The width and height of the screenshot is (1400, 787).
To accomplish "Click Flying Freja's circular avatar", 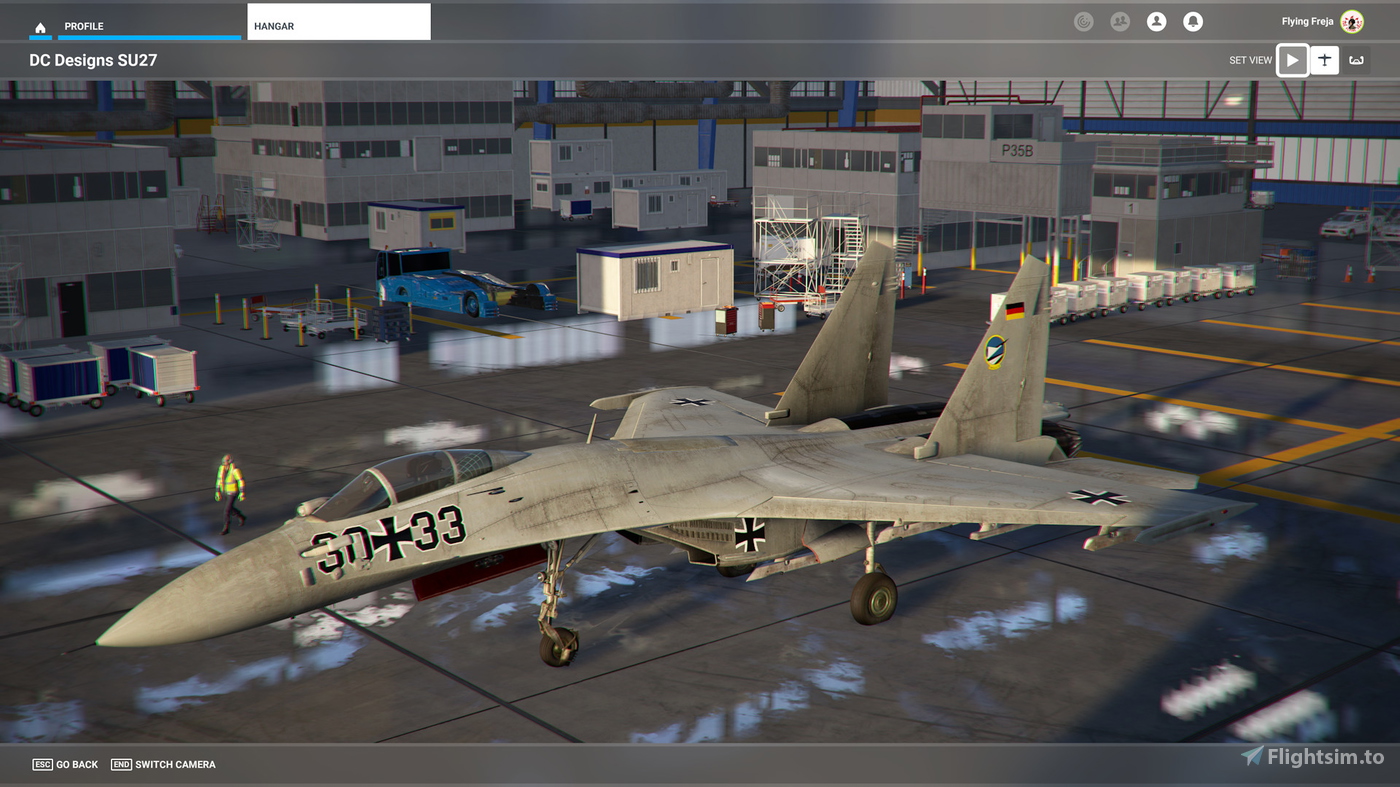I will [1351, 20].
